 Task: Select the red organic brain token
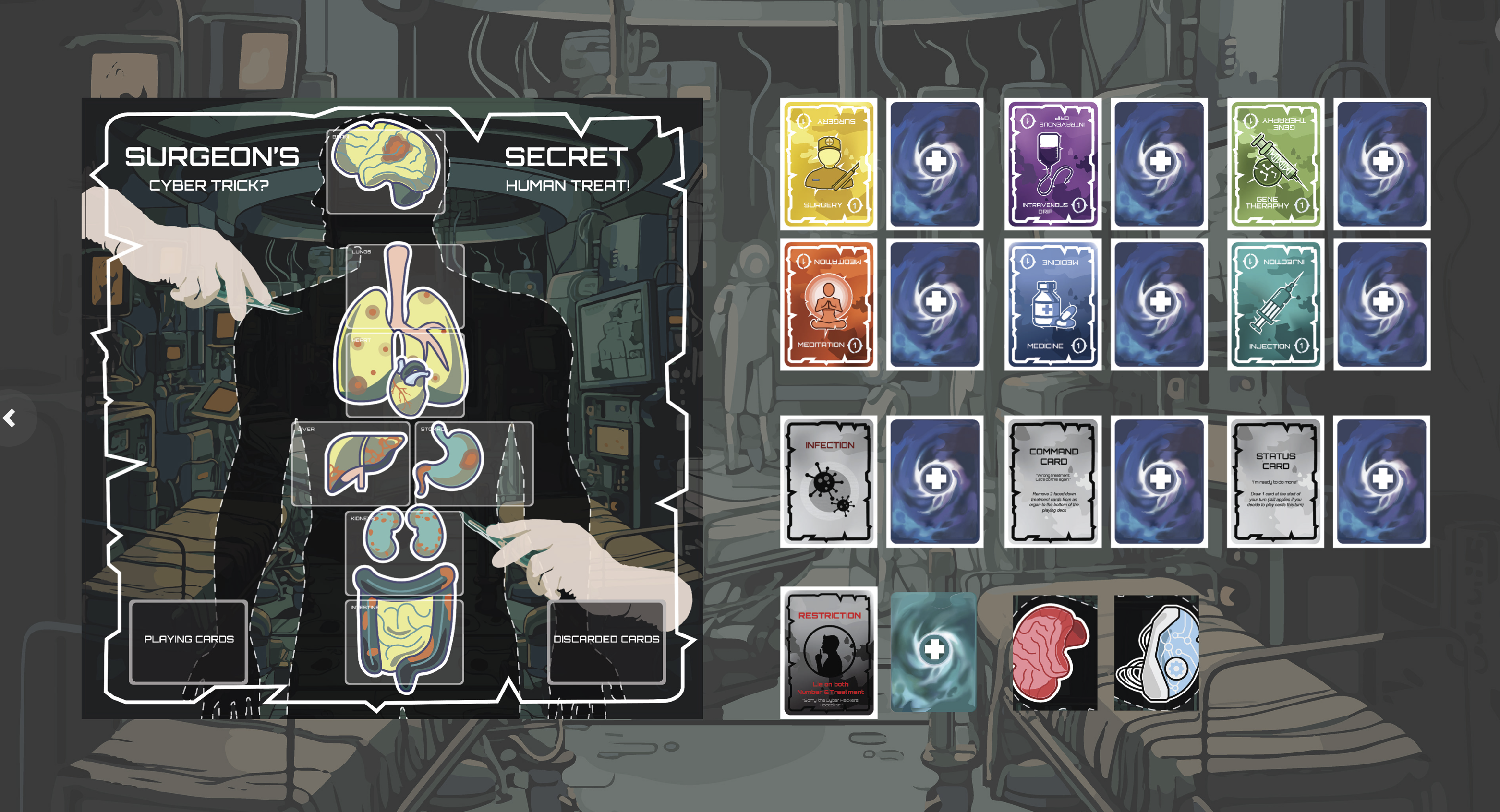1054,653
